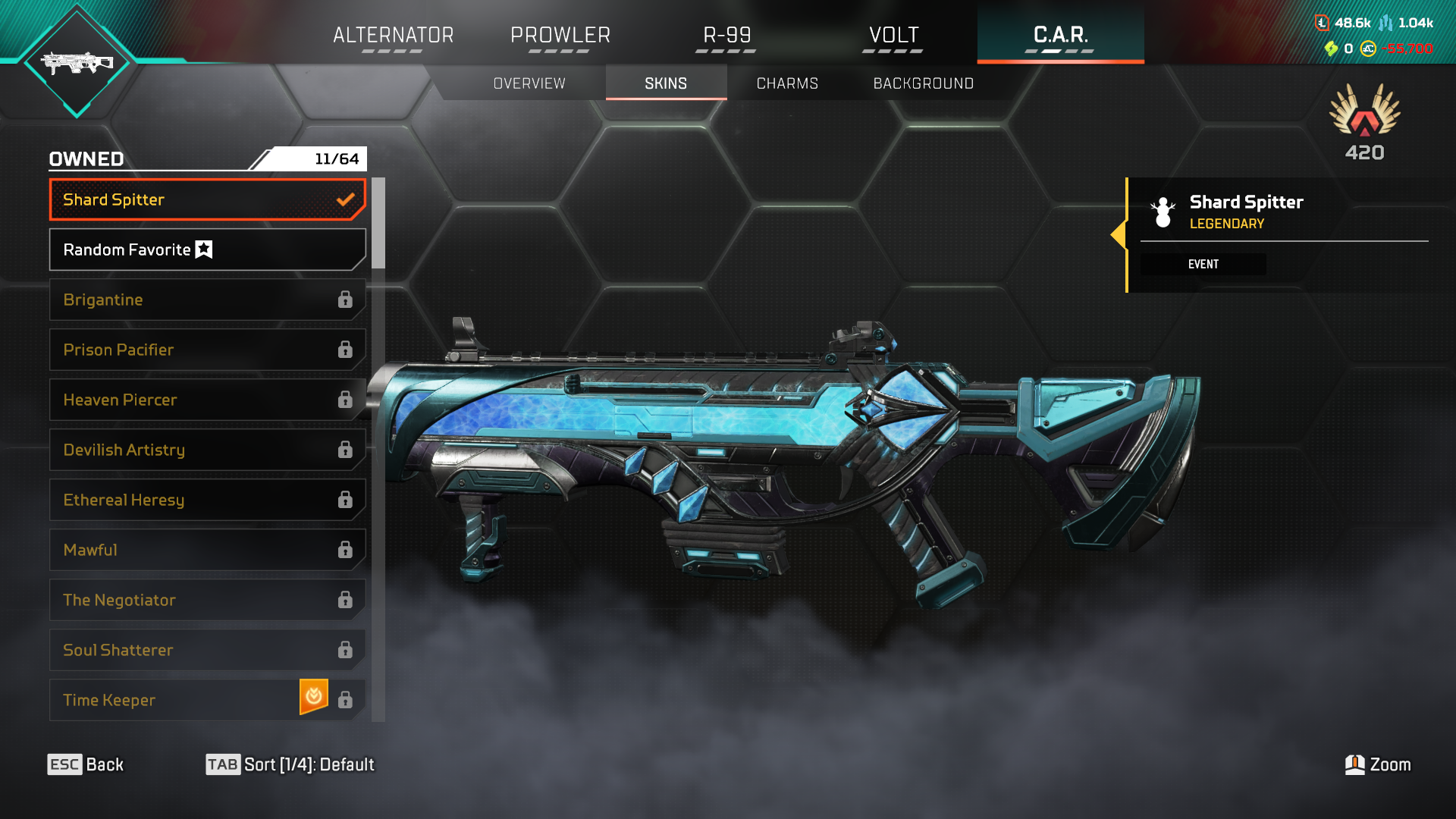Image resolution: width=1456 pixels, height=819 pixels.
Task: Switch to the Volt weapon tab
Action: point(893,35)
